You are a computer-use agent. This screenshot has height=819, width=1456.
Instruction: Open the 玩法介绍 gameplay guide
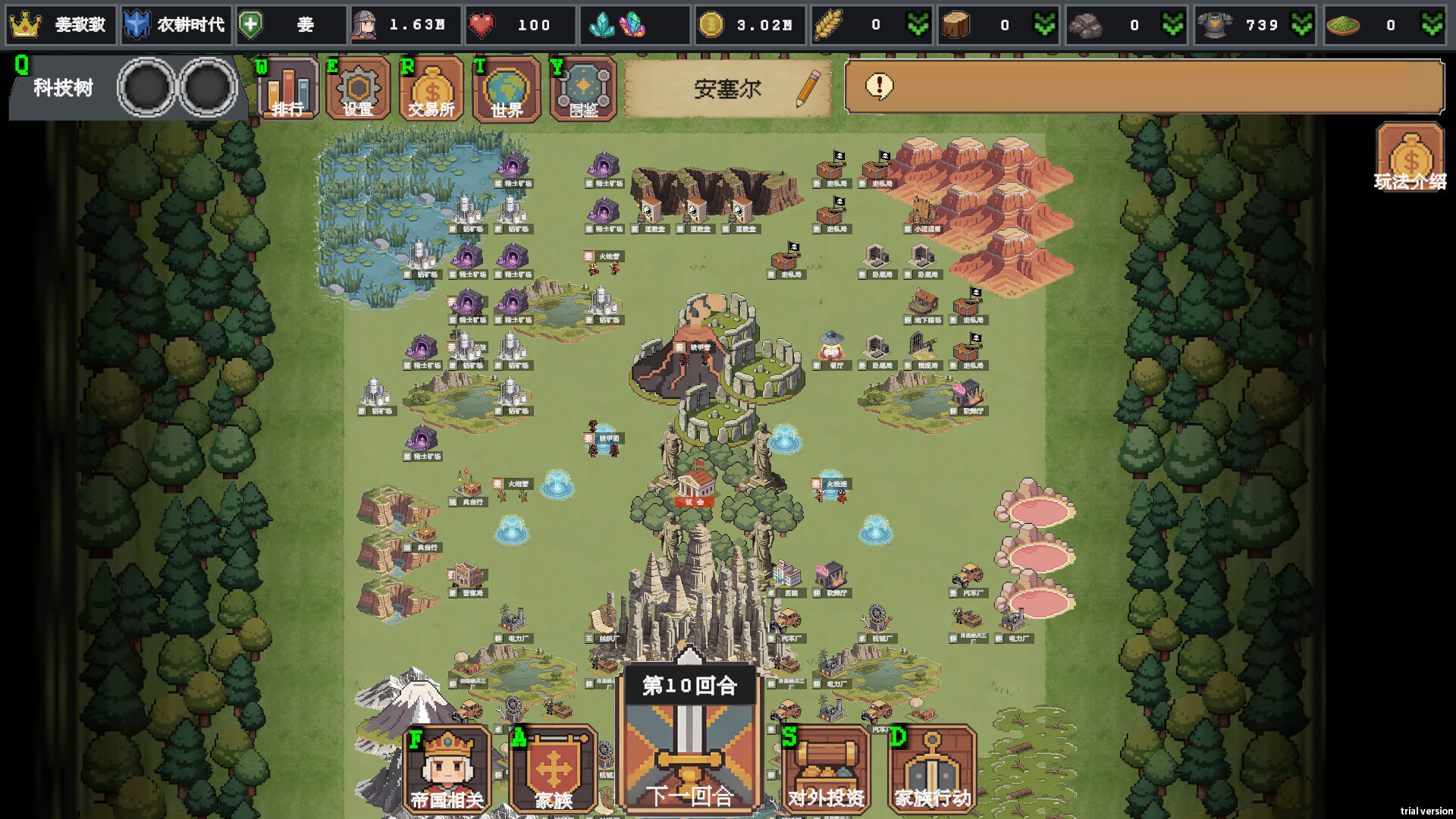(x=1410, y=158)
